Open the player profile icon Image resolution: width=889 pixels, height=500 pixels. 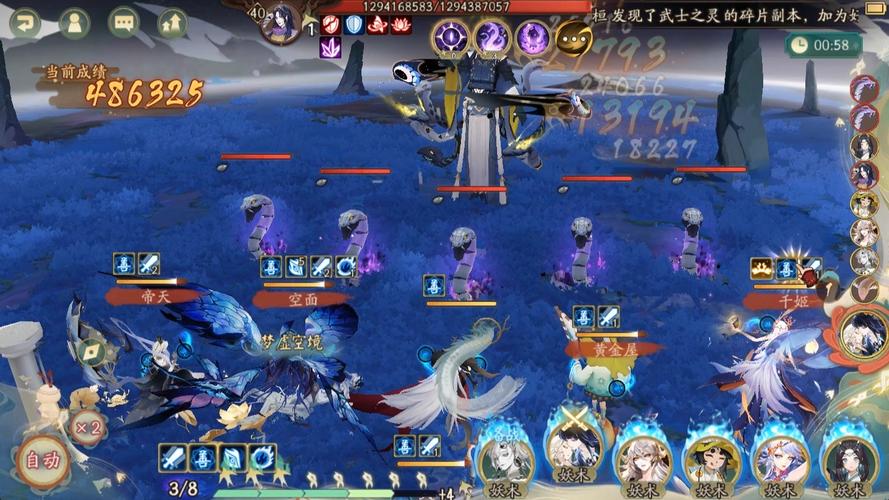[74, 23]
